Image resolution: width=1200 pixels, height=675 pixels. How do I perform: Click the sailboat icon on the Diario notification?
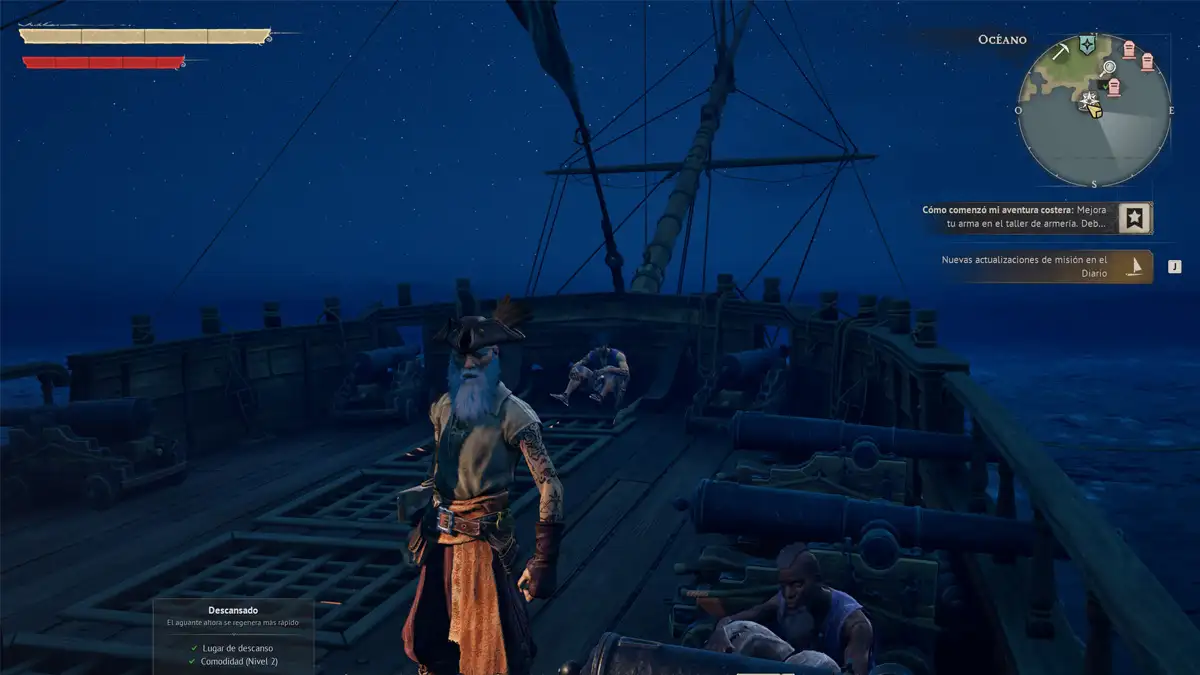click(x=1135, y=266)
